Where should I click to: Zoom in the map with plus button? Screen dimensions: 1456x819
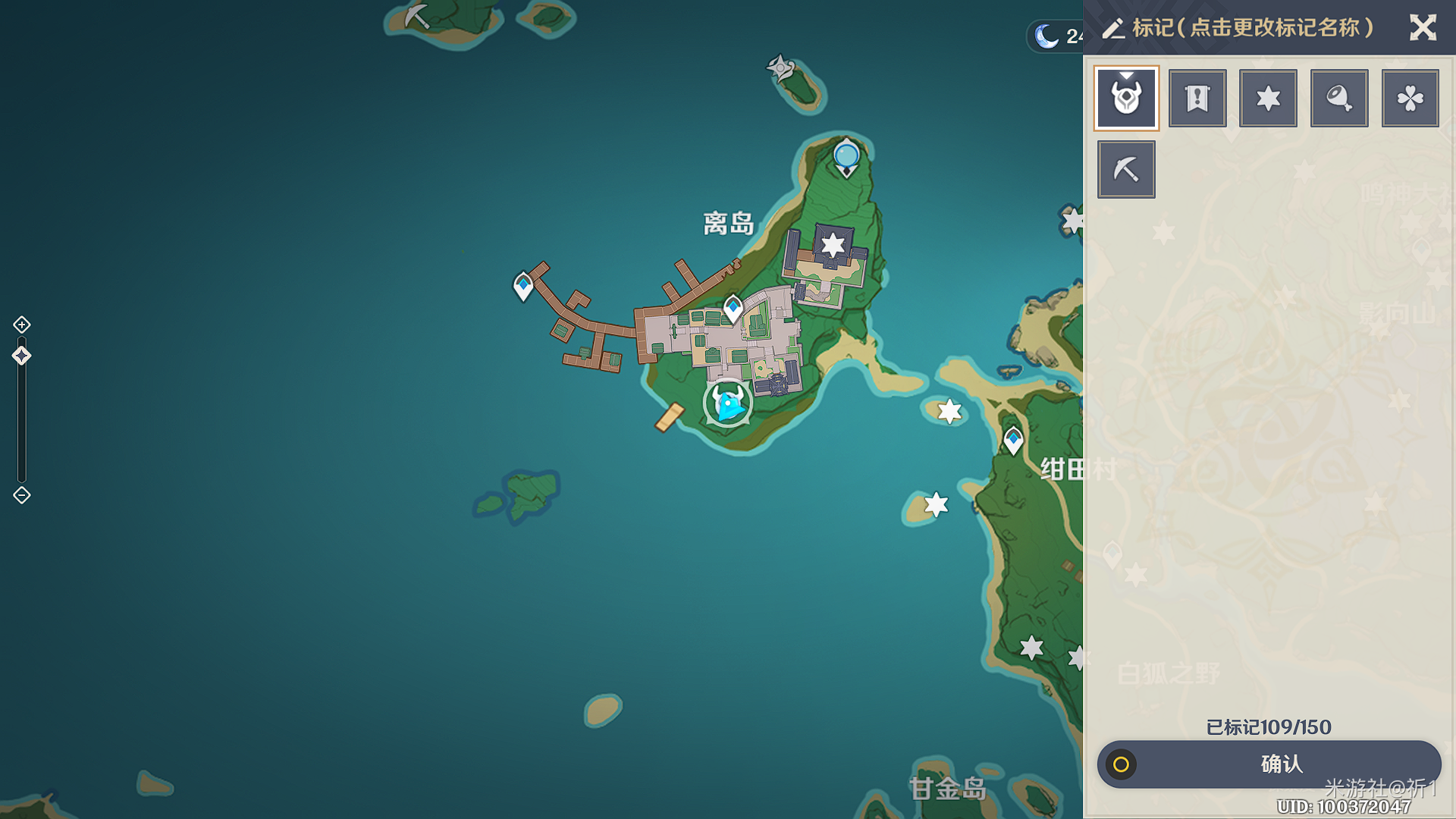click(x=22, y=325)
